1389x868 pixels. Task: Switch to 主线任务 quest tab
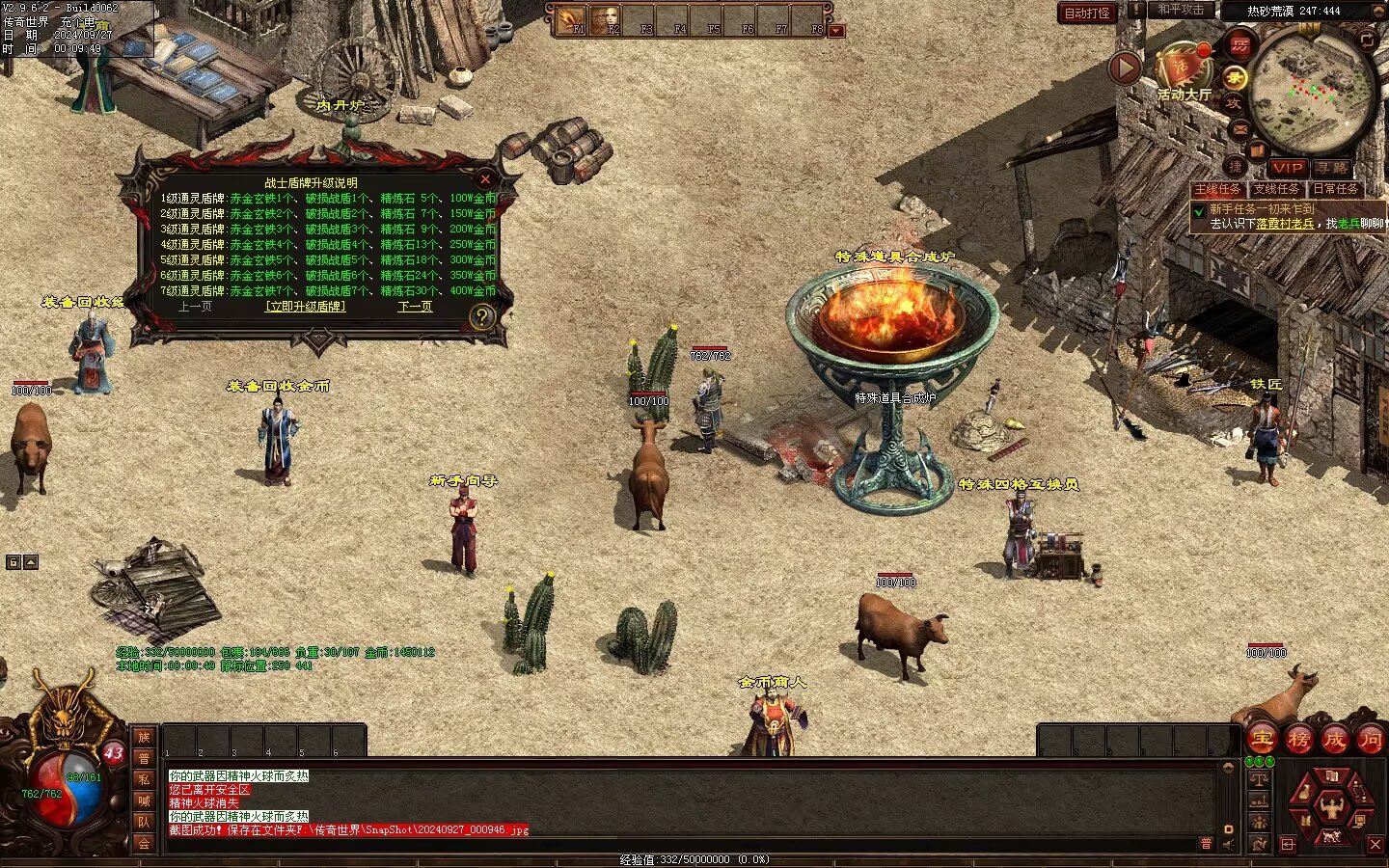pyautogui.click(x=1217, y=190)
